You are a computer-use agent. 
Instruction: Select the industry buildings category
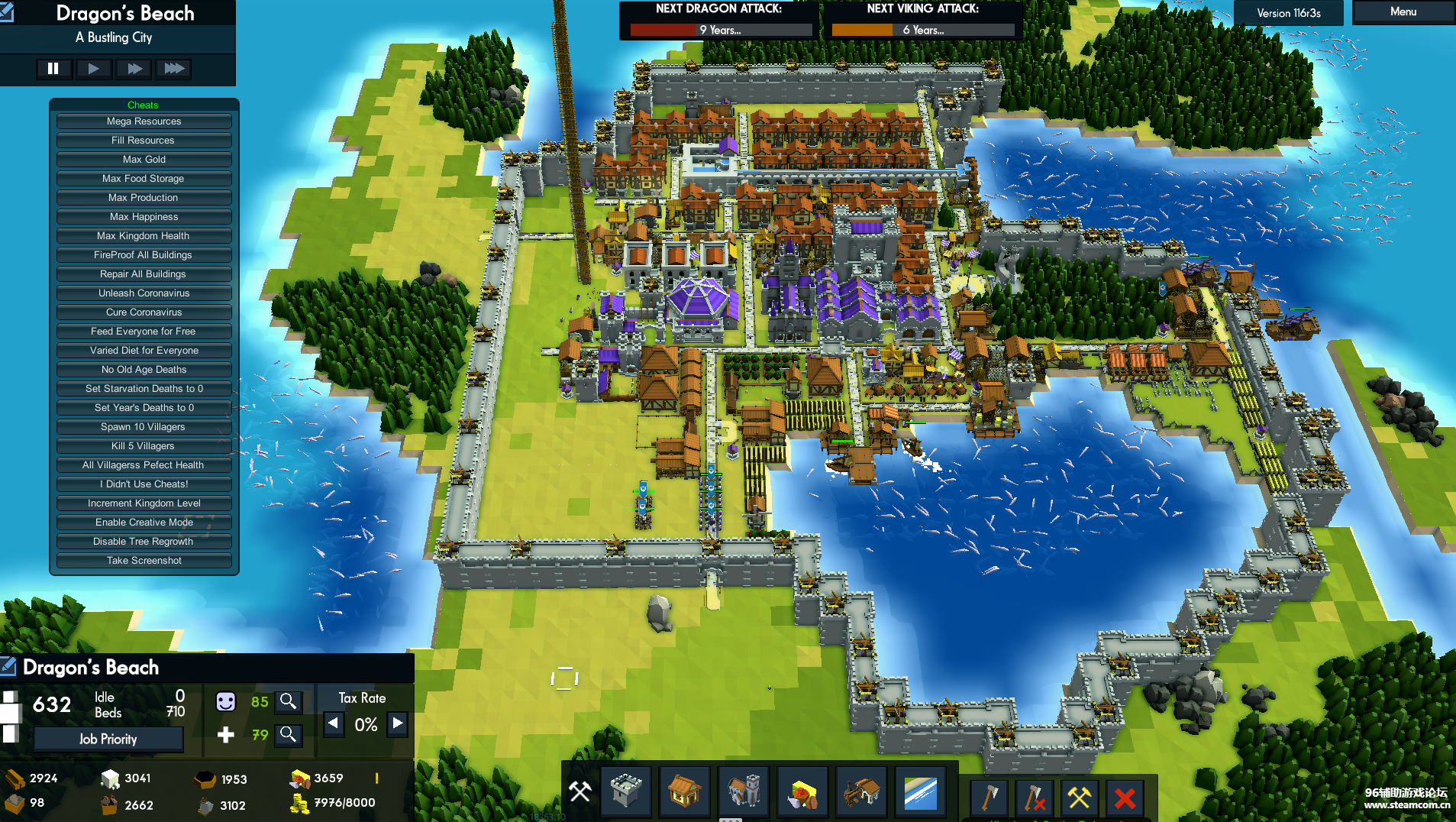click(x=861, y=794)
